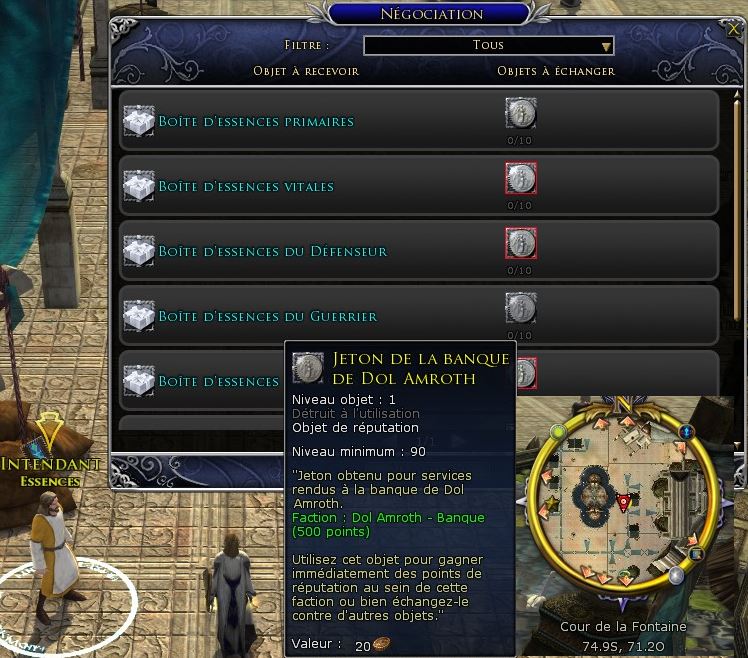
Task: Select Boîte d'essences primaires
Action: click(x=256, y=122)
